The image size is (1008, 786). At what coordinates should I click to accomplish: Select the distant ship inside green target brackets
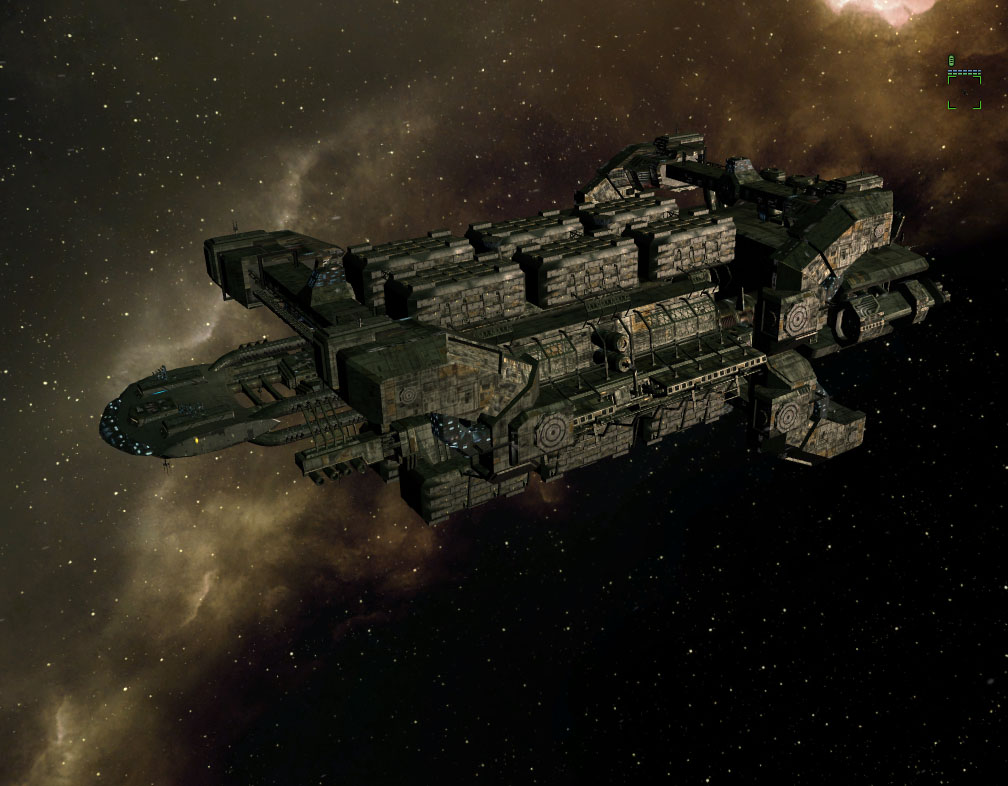point(964,90)
